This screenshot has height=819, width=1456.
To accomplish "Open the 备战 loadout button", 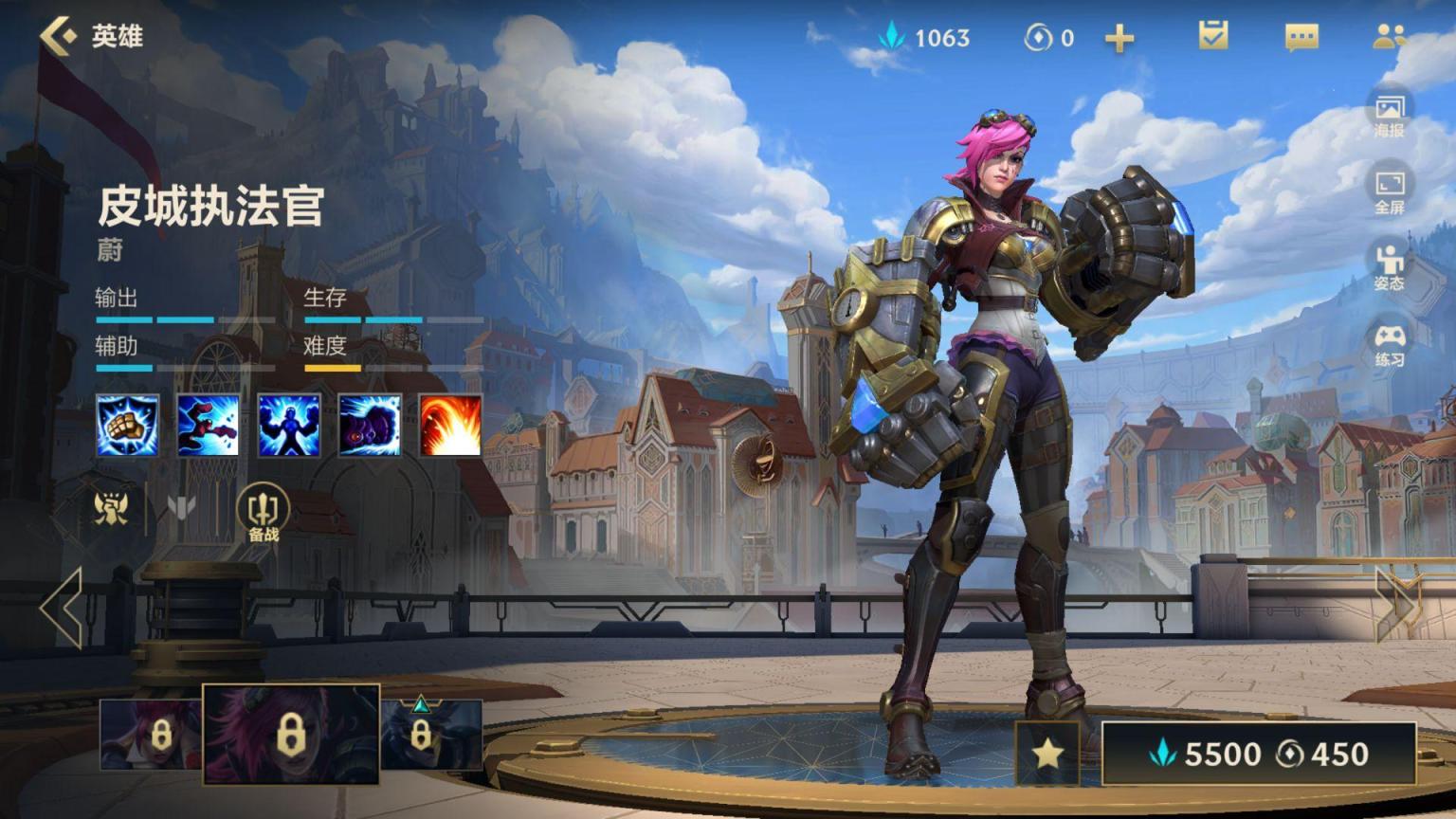I will tap(263, 513).
